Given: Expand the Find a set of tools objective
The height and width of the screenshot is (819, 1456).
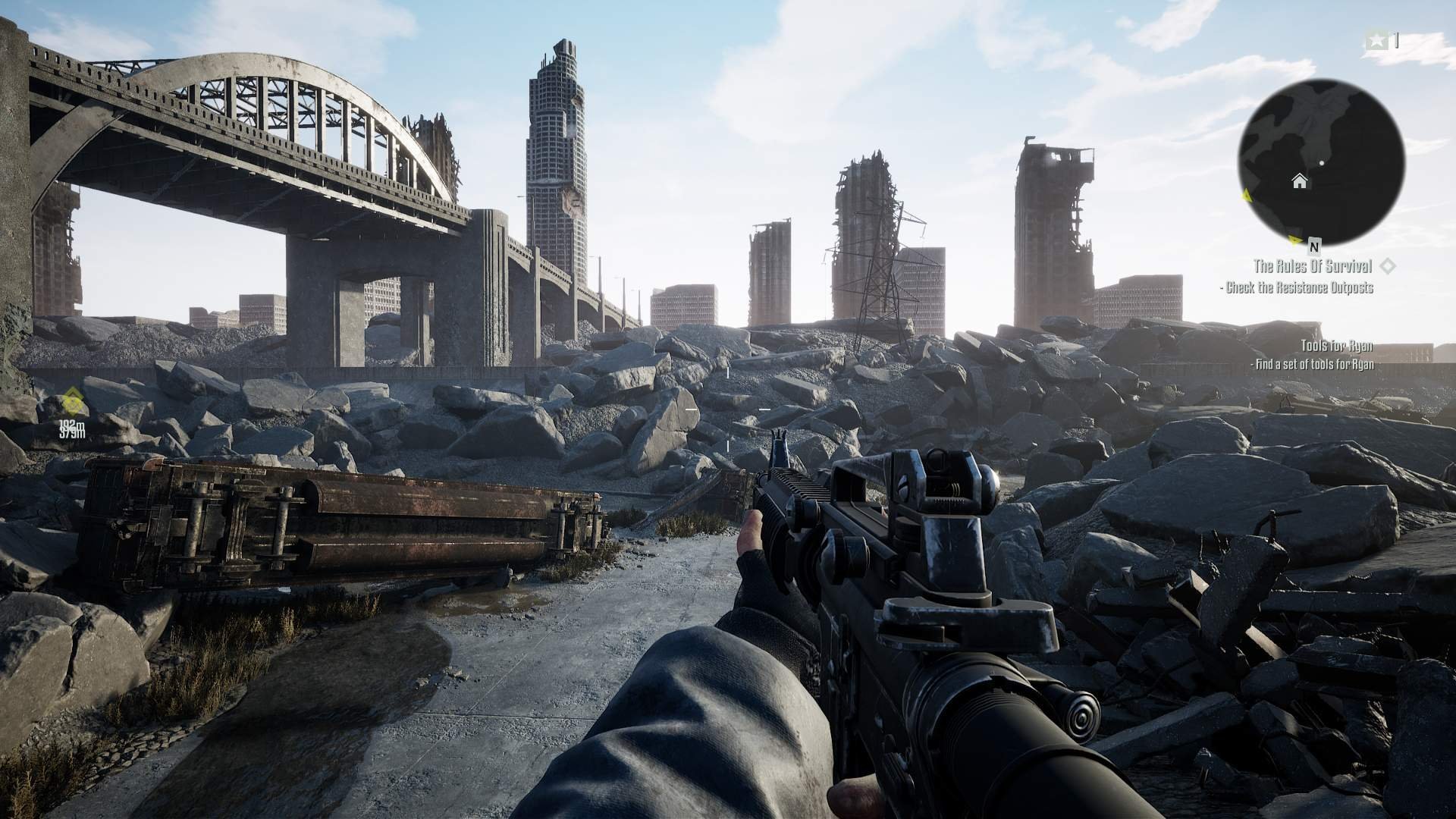Looking at the screenshot, I should point(1313,364).
